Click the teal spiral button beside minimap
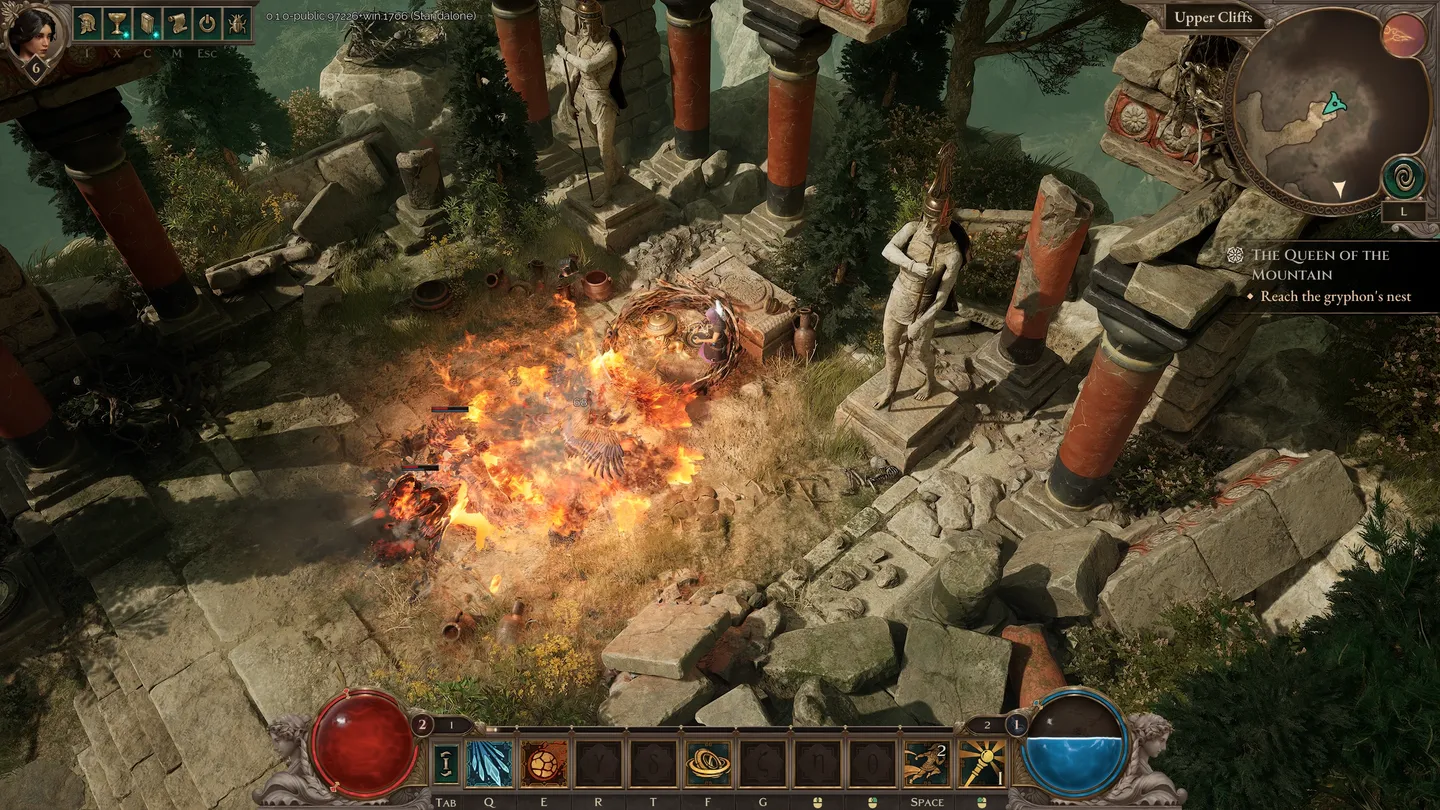Viewport: 1440px width, 810px height. coord(1404,177)
